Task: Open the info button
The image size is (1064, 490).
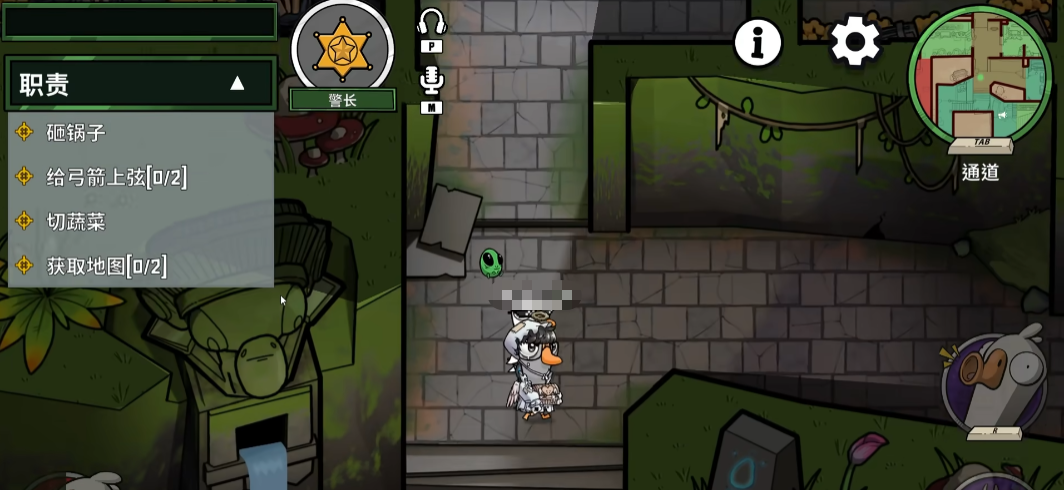Action: (x=758, y=42)
